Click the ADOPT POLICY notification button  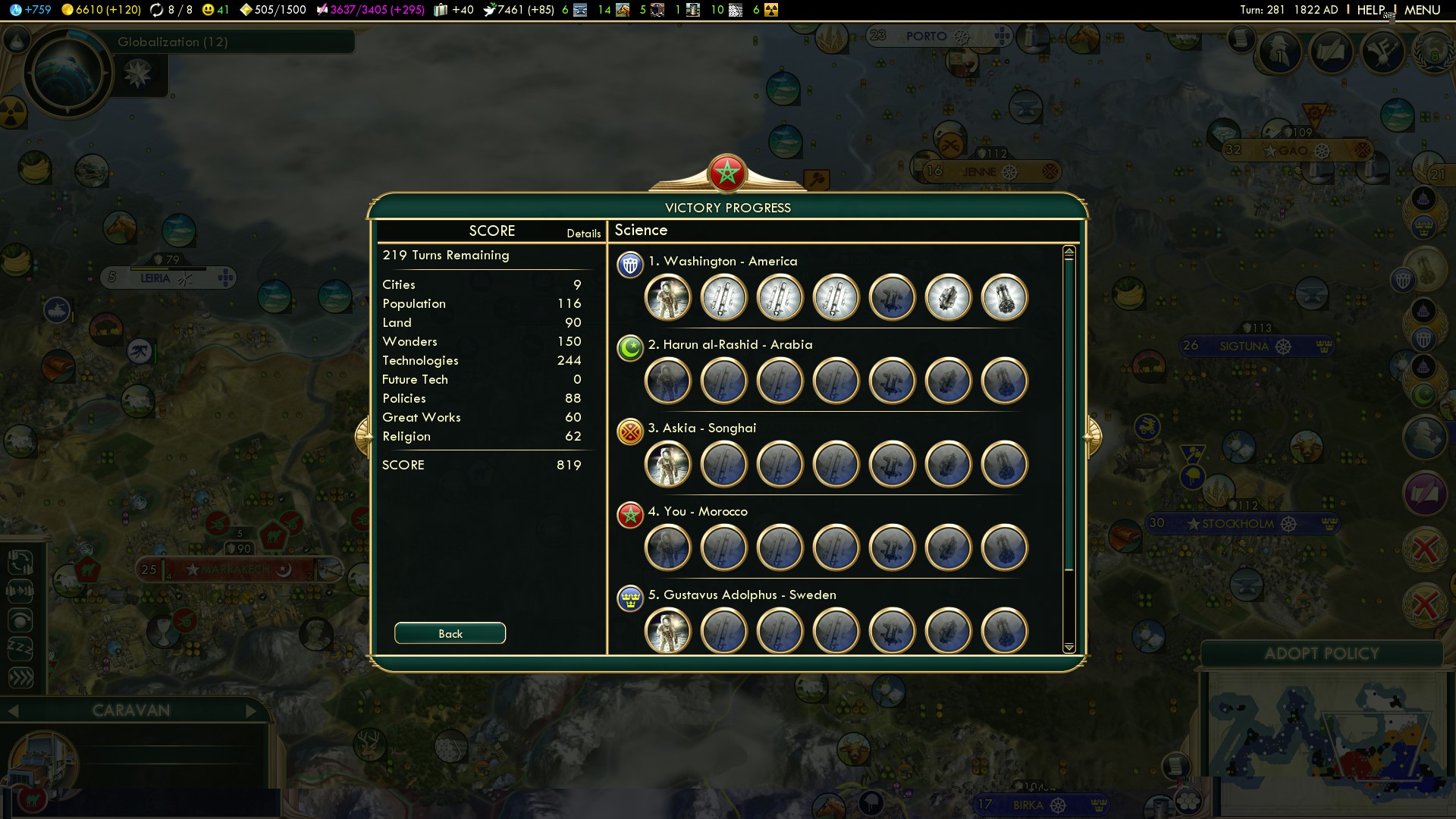[1321, 654]
